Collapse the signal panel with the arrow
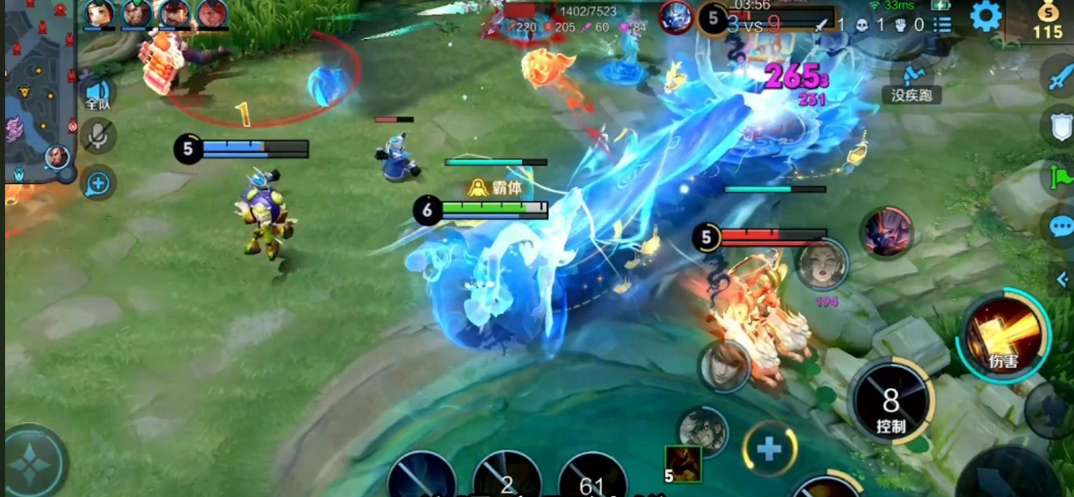 1062,280
